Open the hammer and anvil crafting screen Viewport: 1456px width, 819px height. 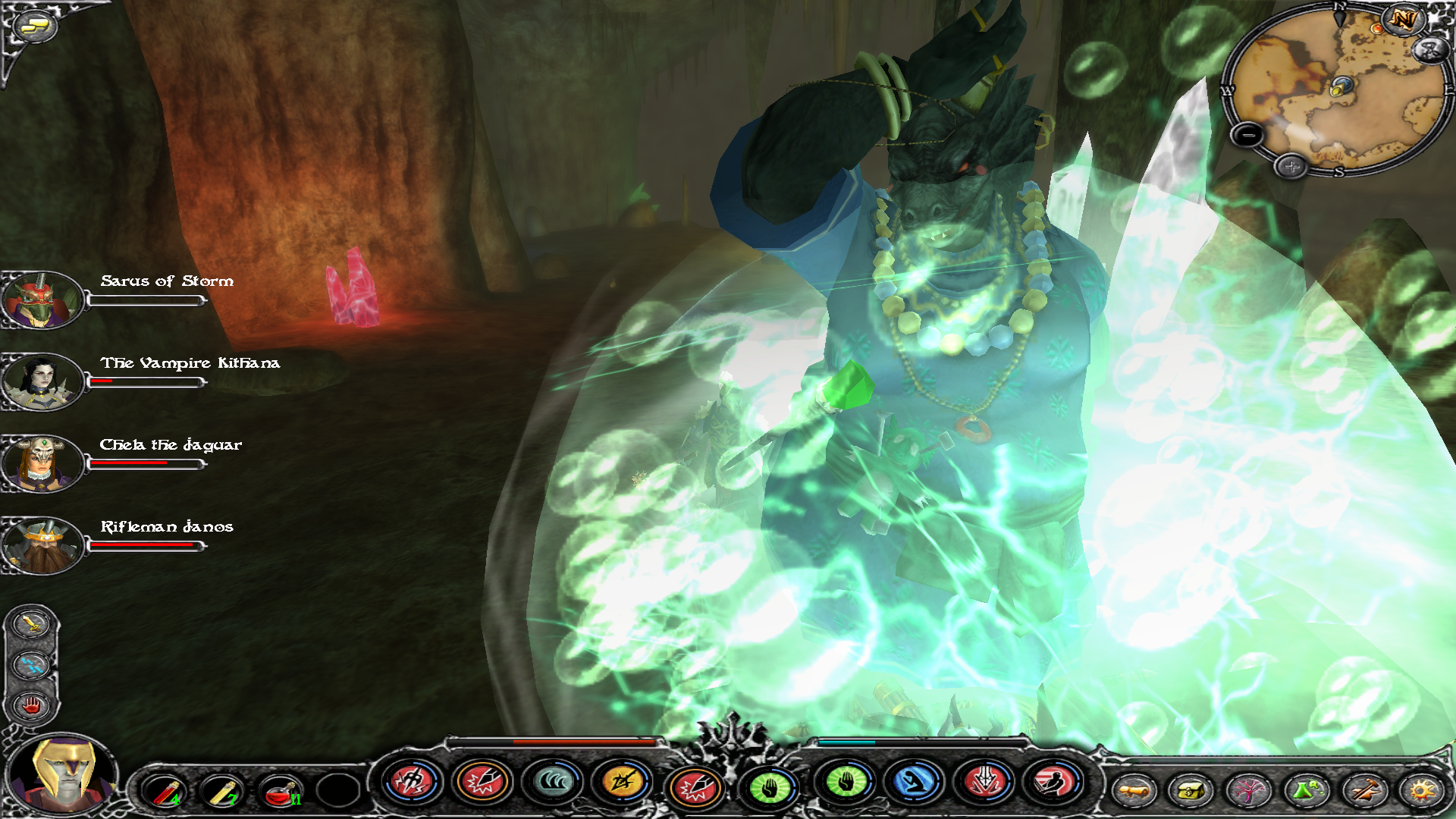click(x=1363, y=791)
